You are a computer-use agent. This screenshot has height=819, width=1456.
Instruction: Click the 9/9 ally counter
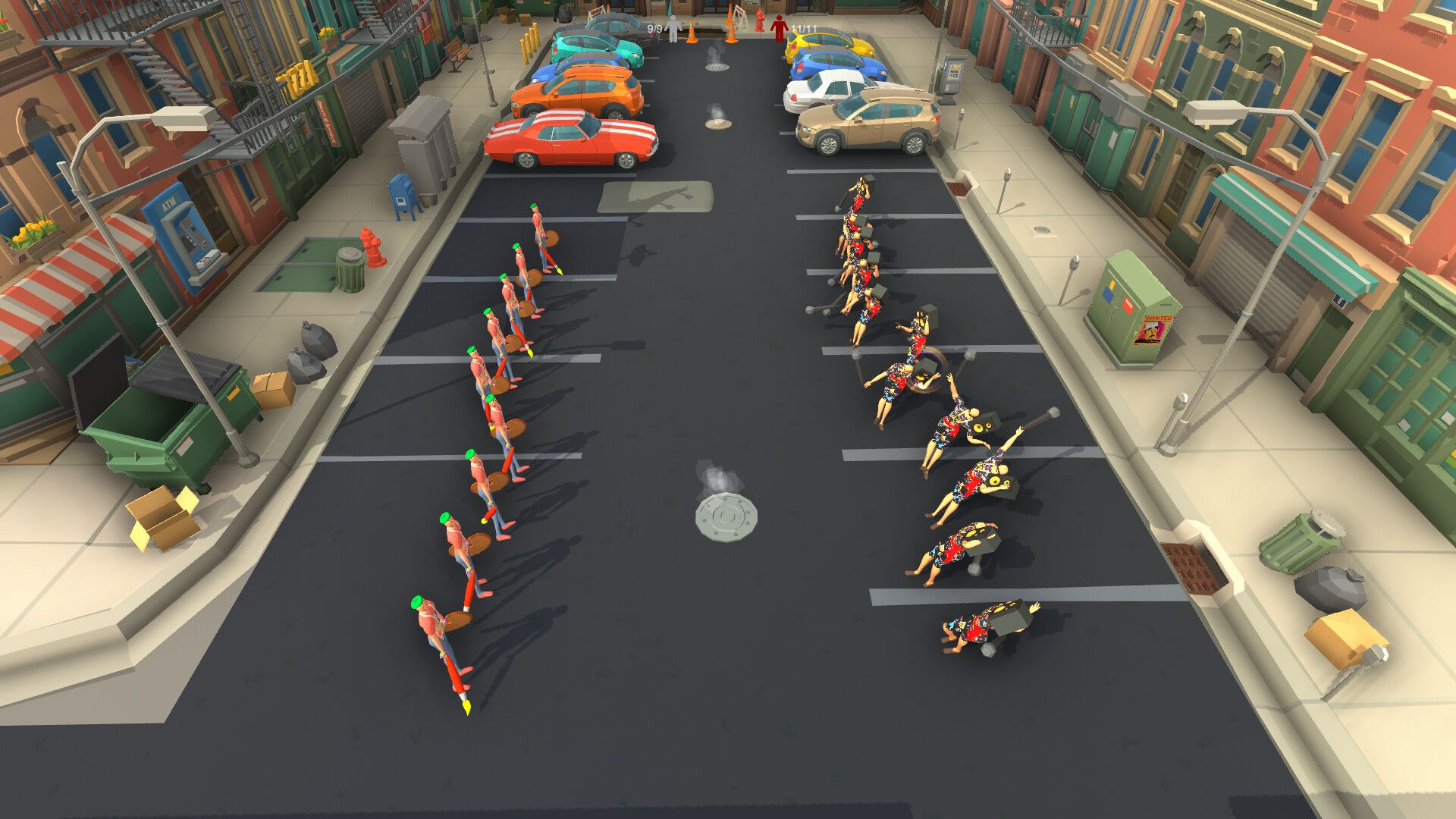click(654, 29)
